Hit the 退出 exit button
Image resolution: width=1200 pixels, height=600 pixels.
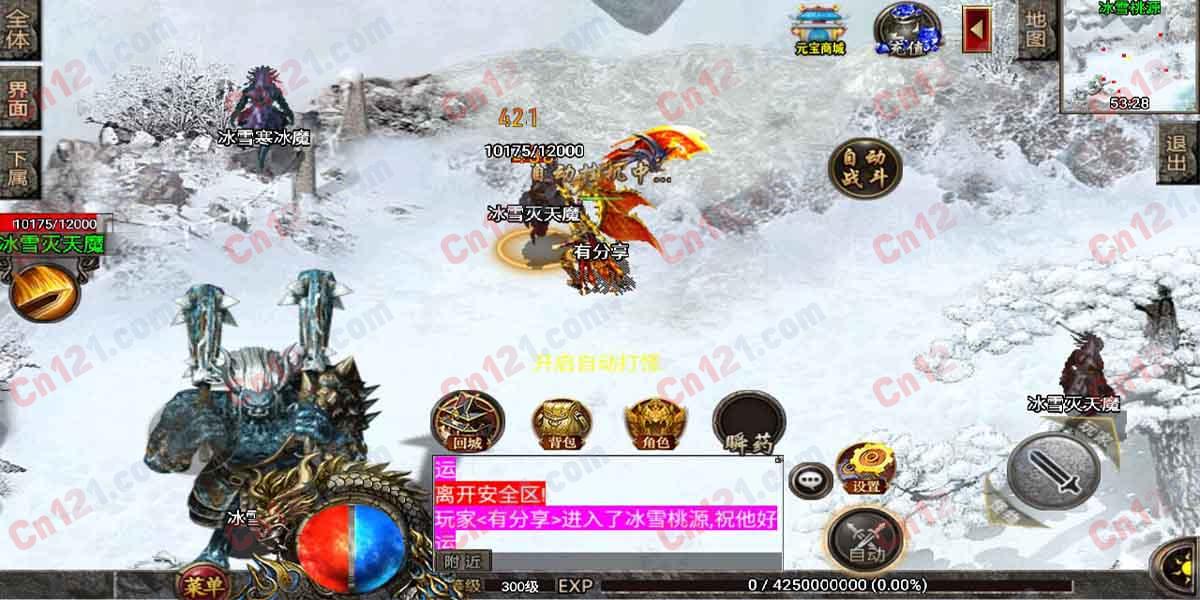[1176, 153]
